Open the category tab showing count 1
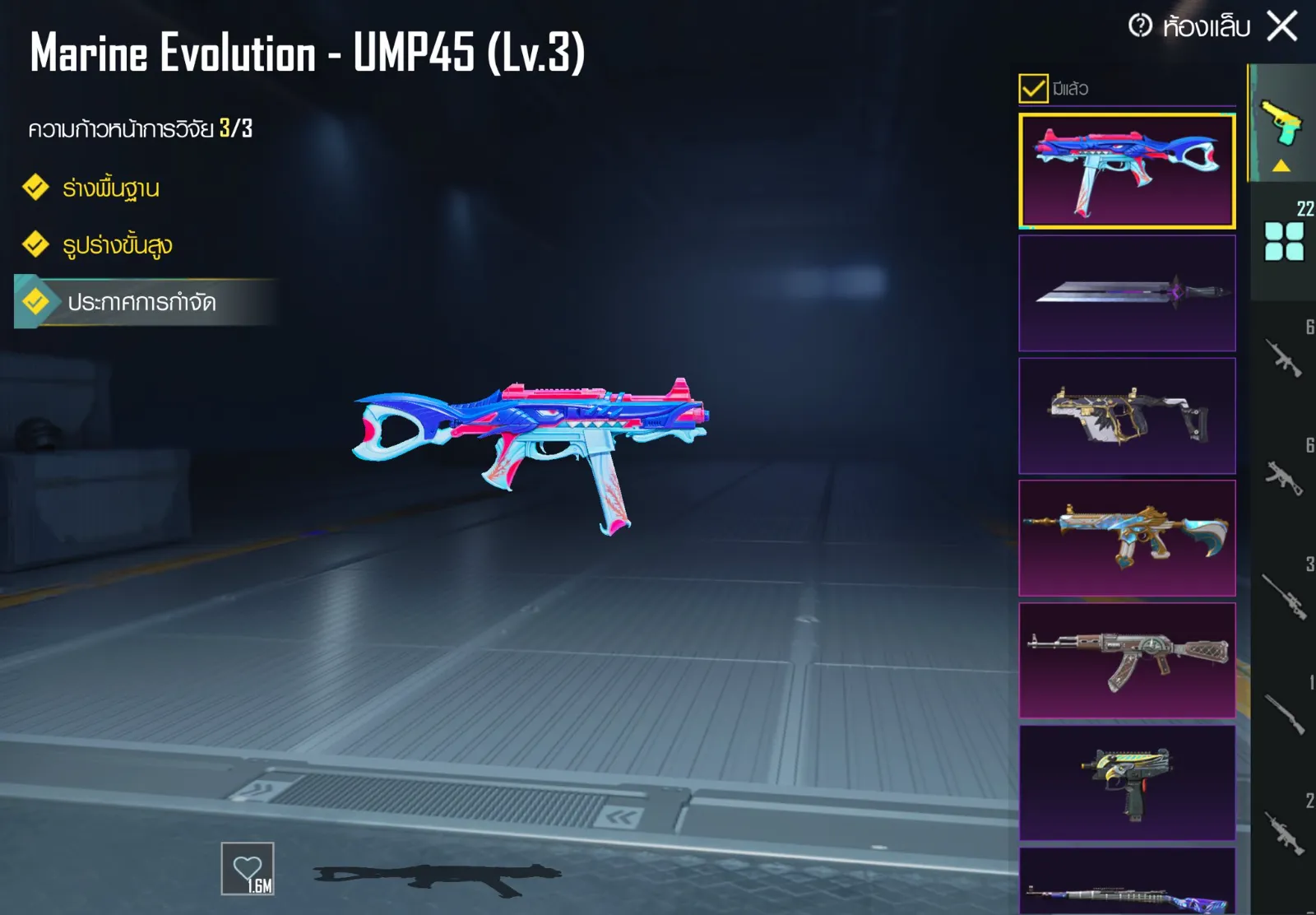This screenshot has height=915, width=1316. click(x=1284, y=713)
